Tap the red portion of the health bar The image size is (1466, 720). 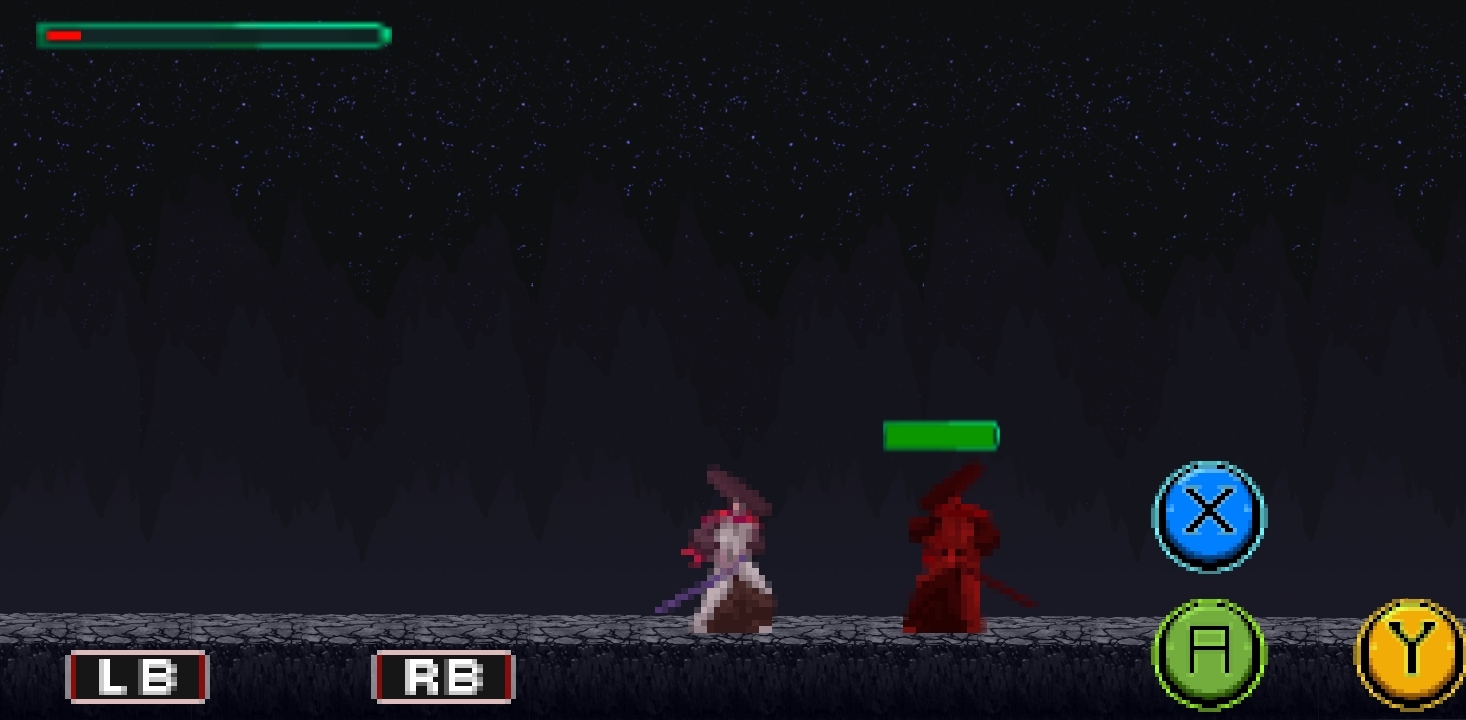click(65, 34)
